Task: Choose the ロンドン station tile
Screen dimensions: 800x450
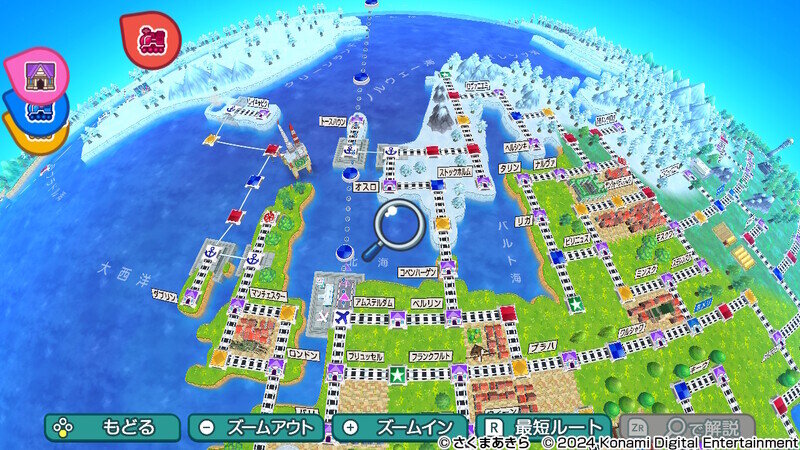Action: click(276, 366)
